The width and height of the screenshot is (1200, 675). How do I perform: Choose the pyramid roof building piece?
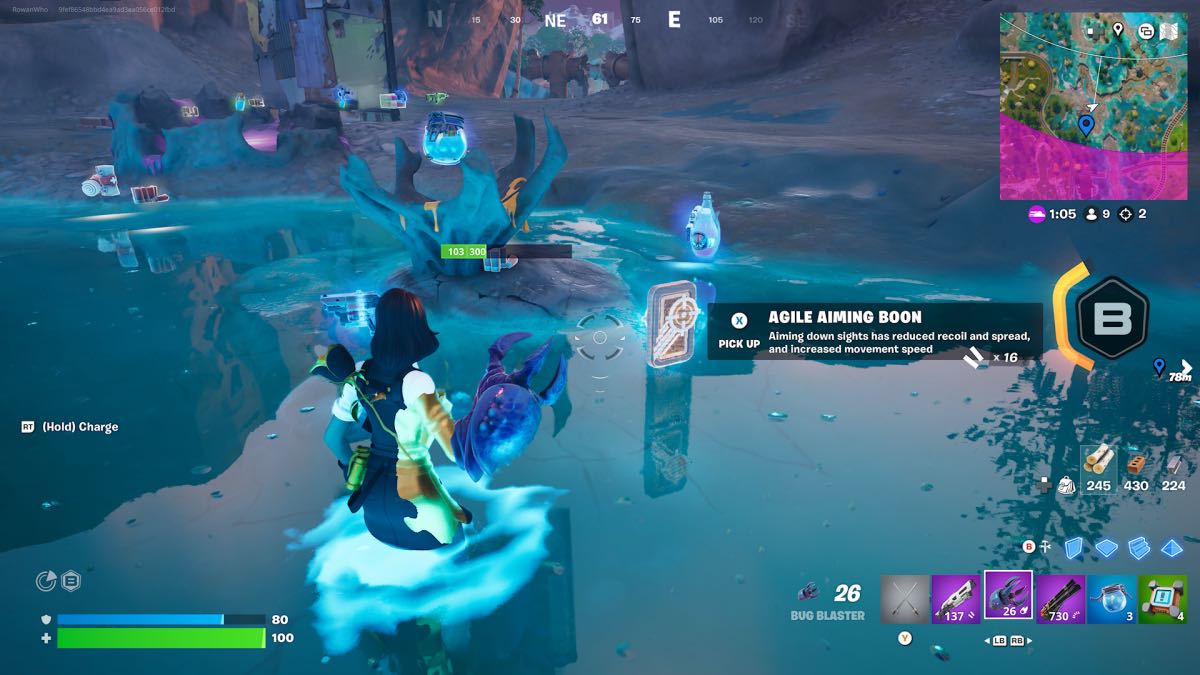[x=1171, y=547]
